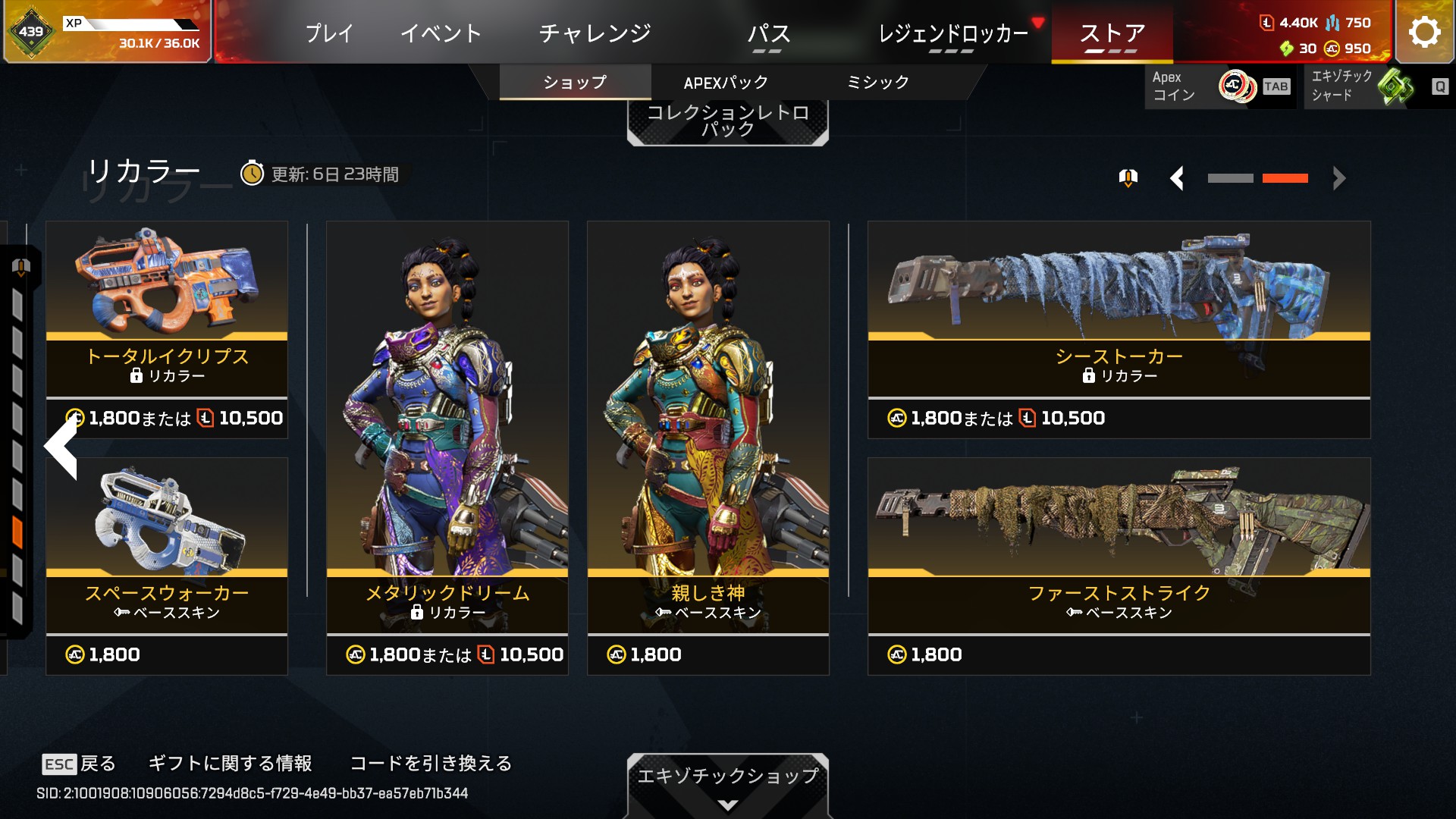
Task: Open the コードを引き換える option
Action: pos(431,763)
